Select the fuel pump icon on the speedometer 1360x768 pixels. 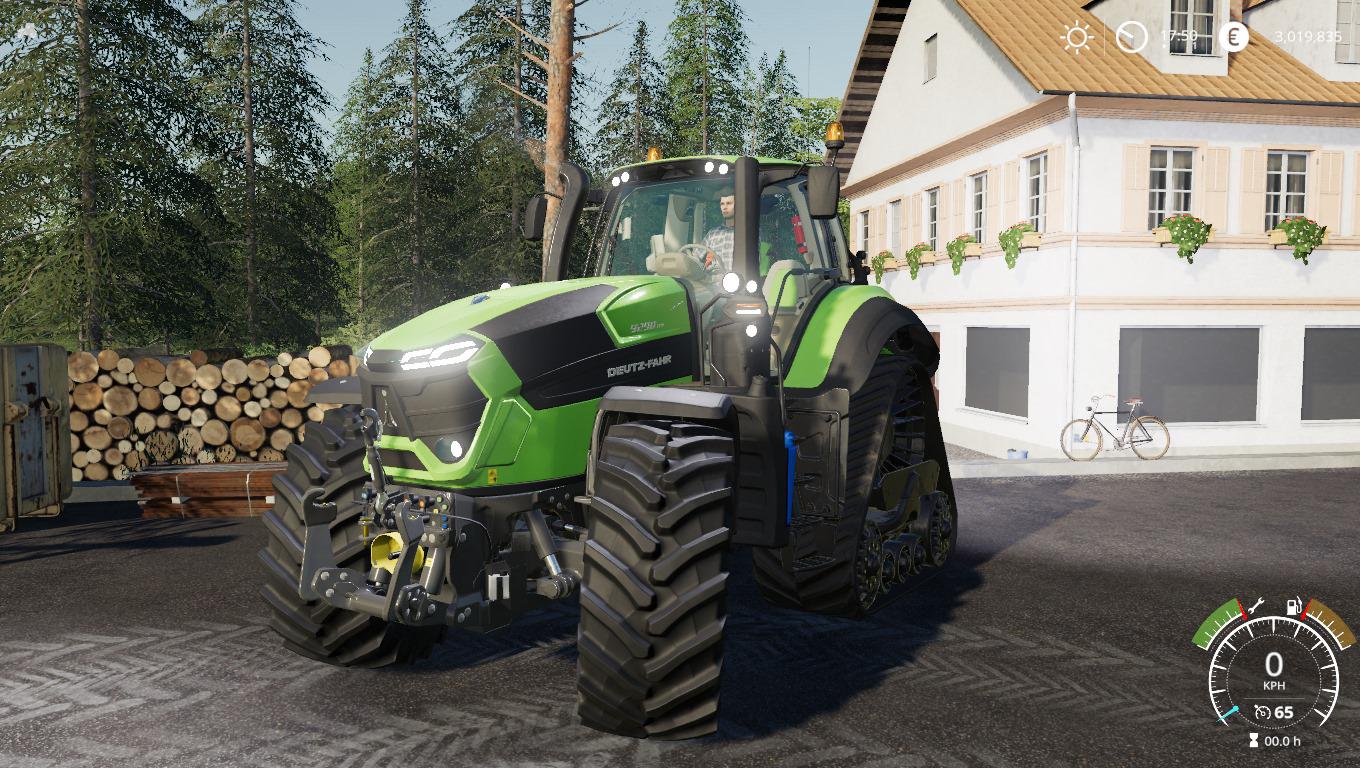pos(1294,606)
